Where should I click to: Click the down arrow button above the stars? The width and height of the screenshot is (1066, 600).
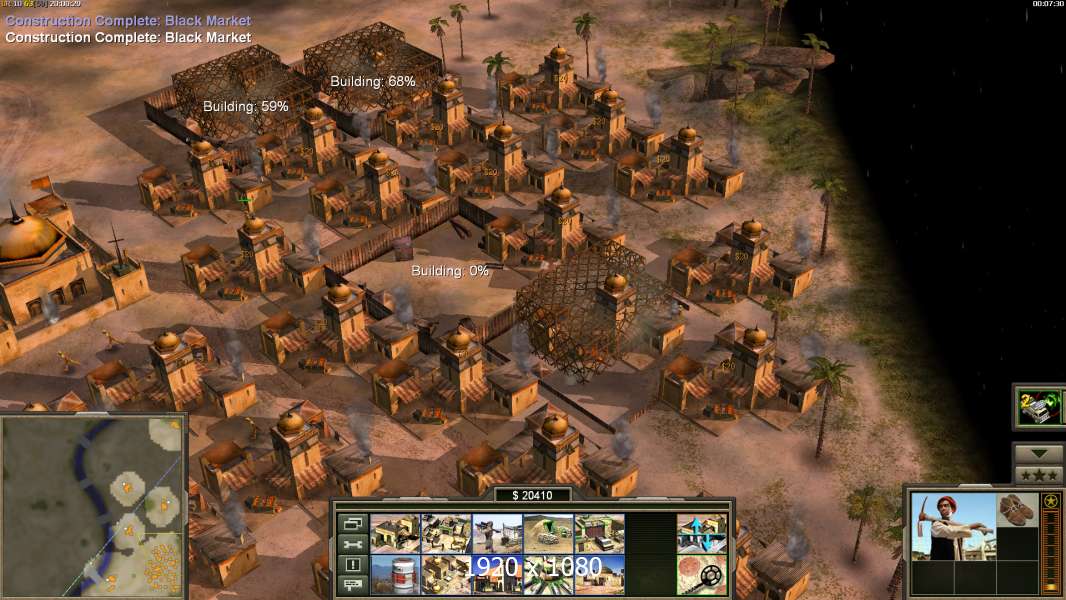point(1038,454)
